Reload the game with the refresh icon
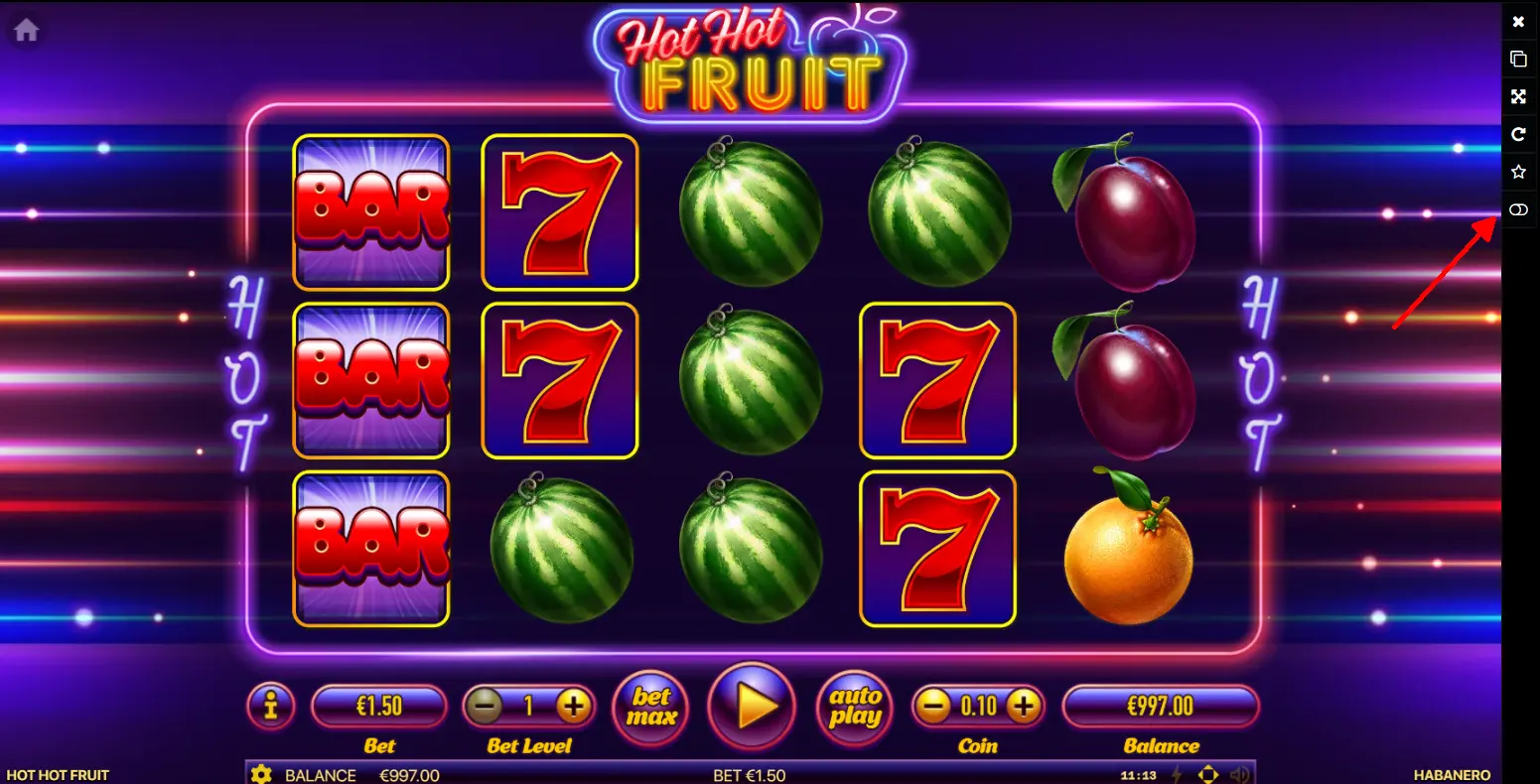This screenshot has height=784, width=1540. coord(1518,134)
